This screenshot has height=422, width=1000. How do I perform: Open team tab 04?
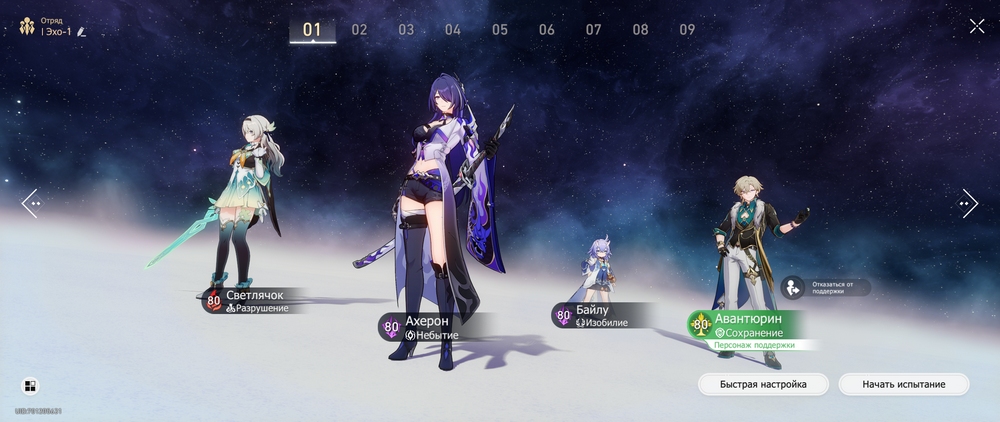tap(453, 30)
